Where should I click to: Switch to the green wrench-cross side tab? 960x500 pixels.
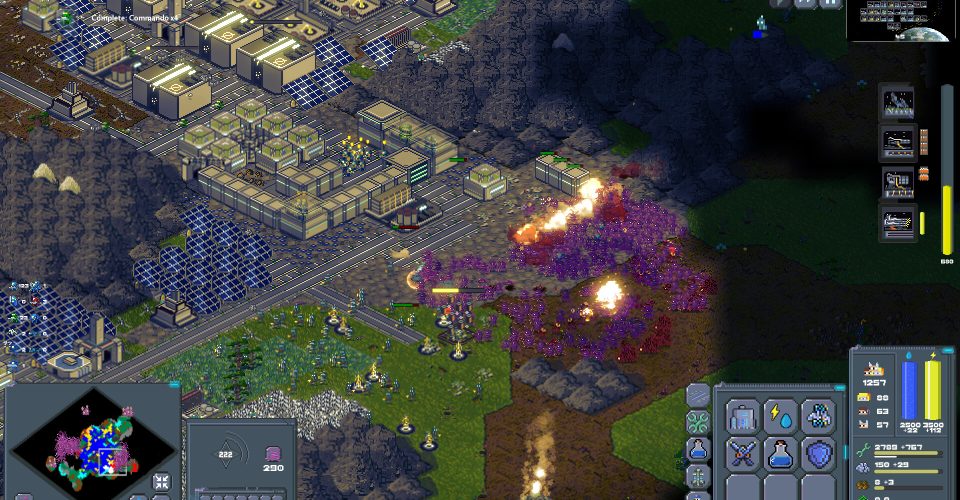click(x=698, y=422)
